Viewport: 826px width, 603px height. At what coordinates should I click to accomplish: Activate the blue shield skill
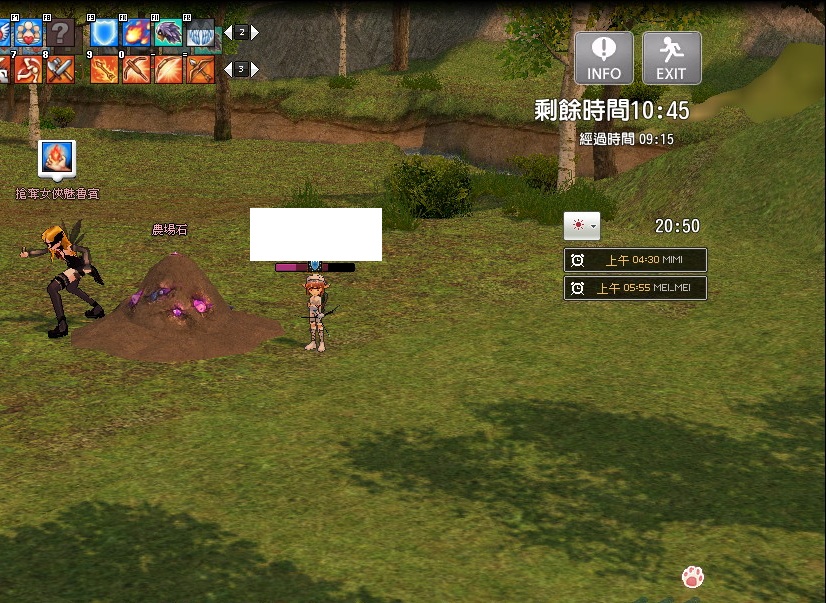[105, 34]
